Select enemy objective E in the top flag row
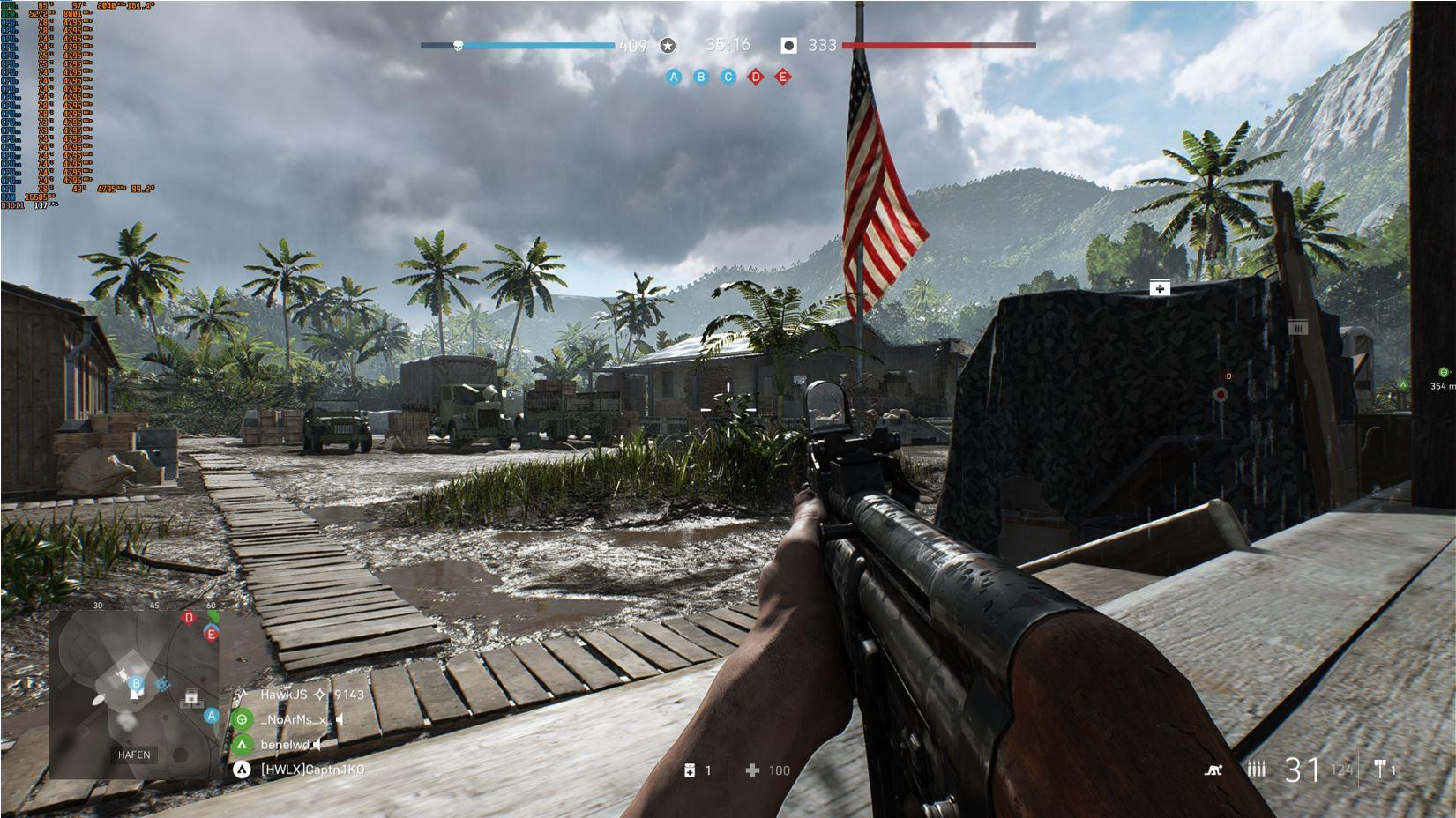The width and height of the screenshot is (1456, 818). pyautogui.click(x=783, y=78)
